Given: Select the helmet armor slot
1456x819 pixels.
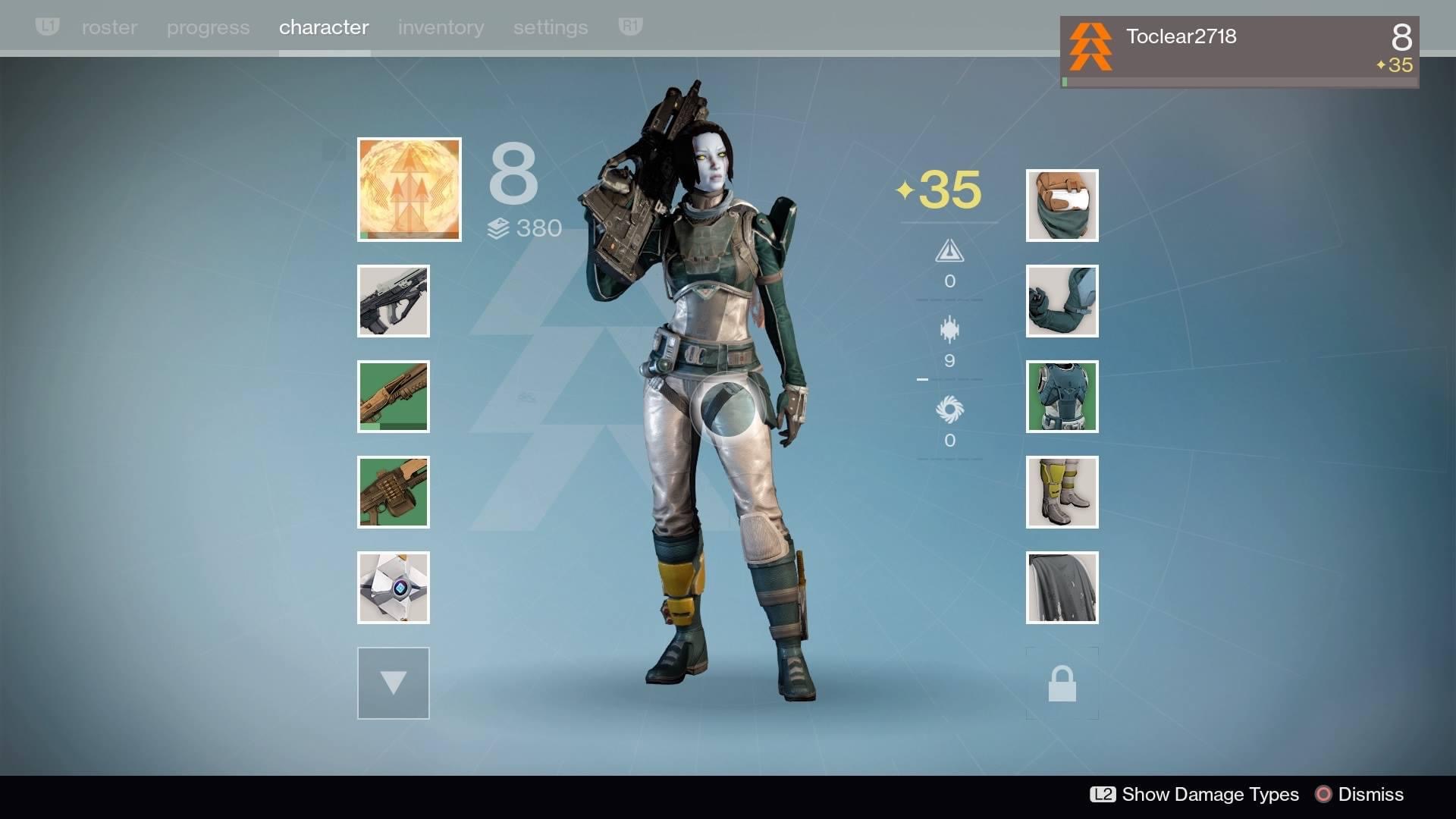Looking at the screenshot, I should click(1062, 206).
